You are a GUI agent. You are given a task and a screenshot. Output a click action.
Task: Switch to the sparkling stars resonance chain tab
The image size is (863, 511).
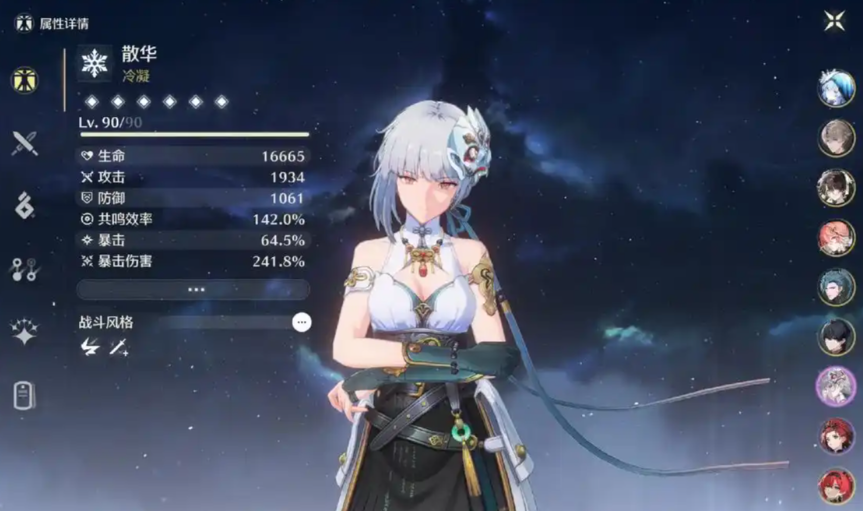[25, 331]
